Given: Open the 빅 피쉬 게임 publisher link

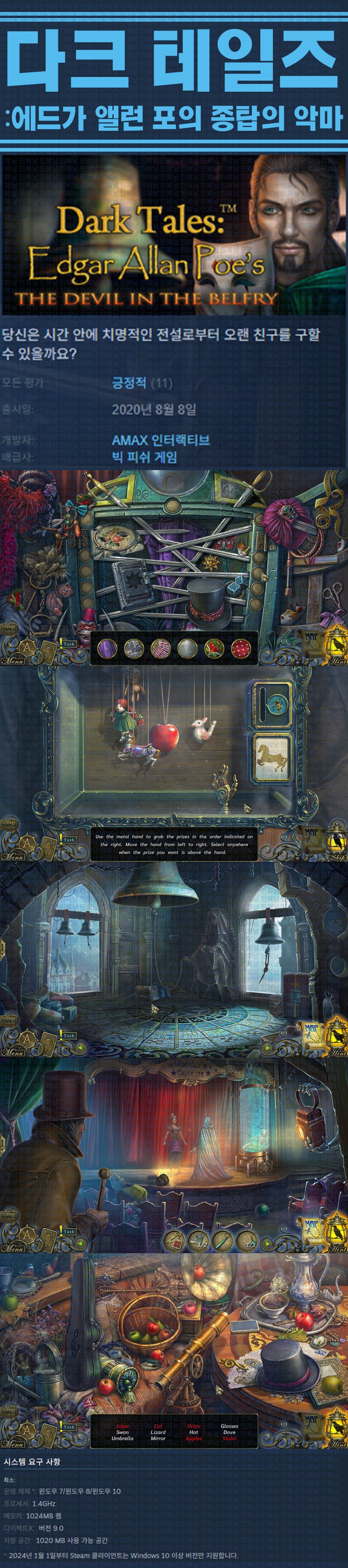Looking at the screenshot, I should pyautogui.click(x=144, y=457).
